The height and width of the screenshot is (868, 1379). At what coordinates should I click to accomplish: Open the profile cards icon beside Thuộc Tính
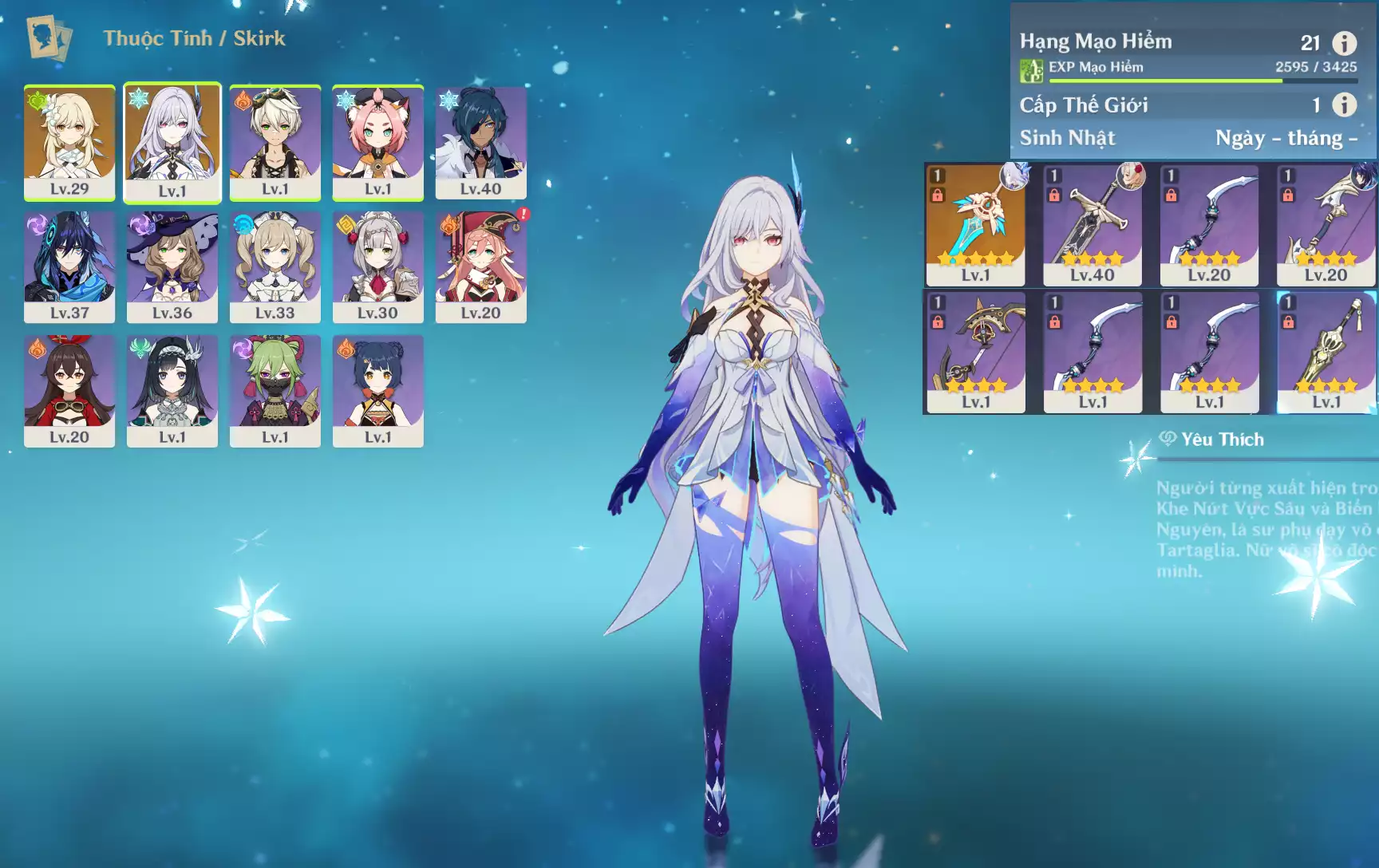[49, 37]
